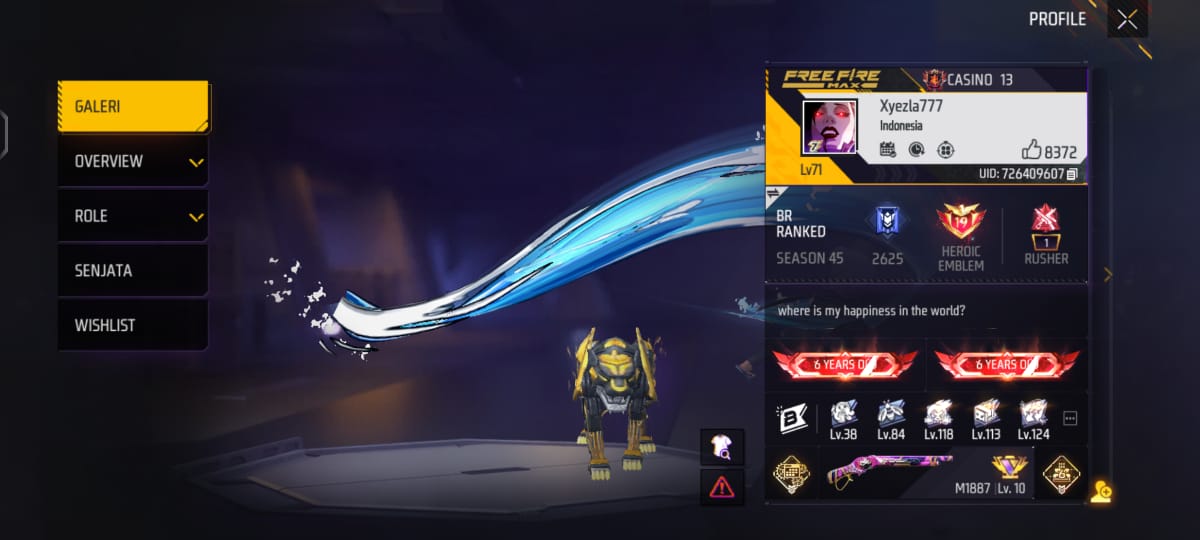The height and width of the screenshot is (540, 1200).
Task: Expand the Overview section
Action: [x=133, y=161]
